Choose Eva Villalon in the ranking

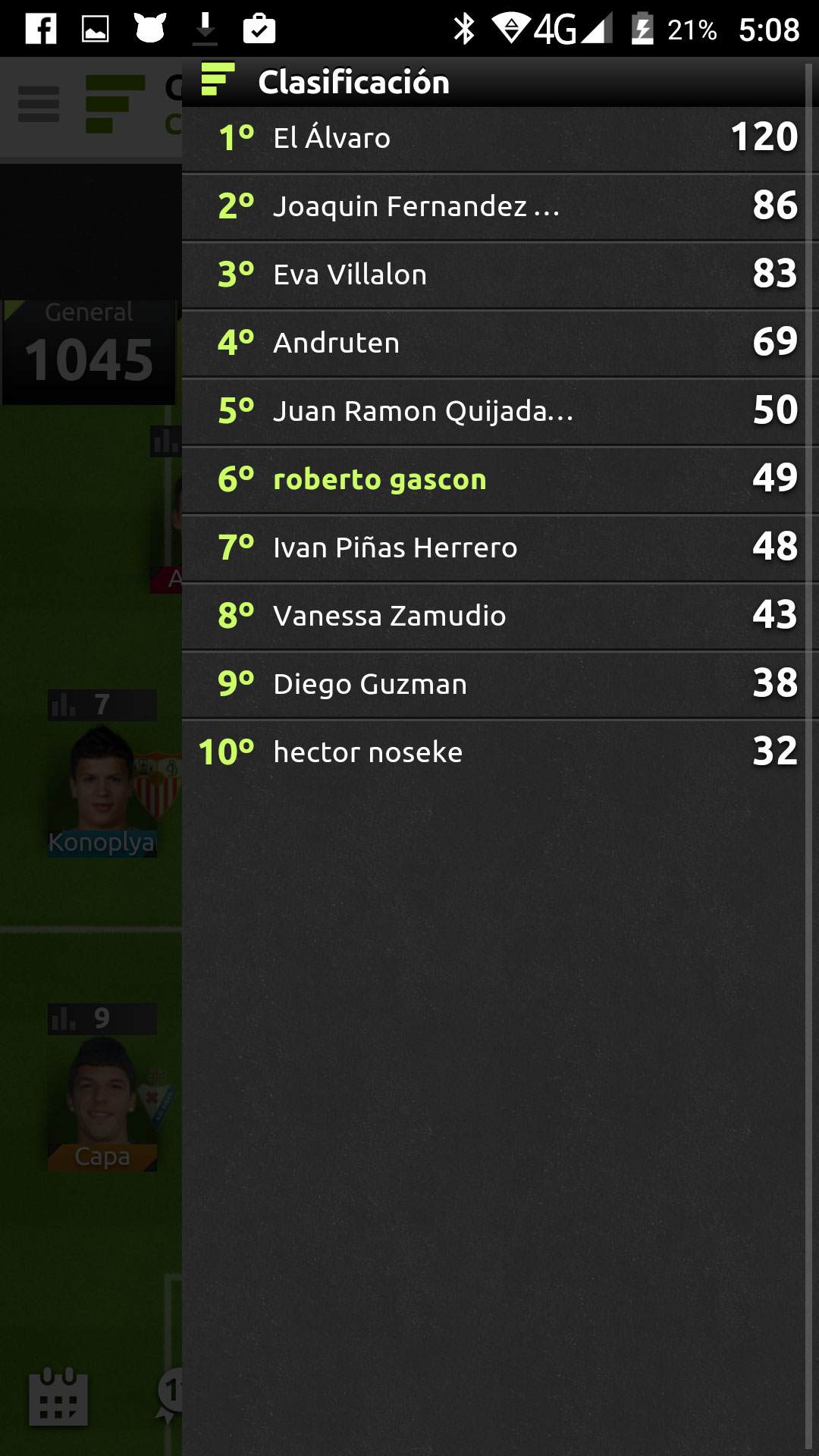[500, 275]
